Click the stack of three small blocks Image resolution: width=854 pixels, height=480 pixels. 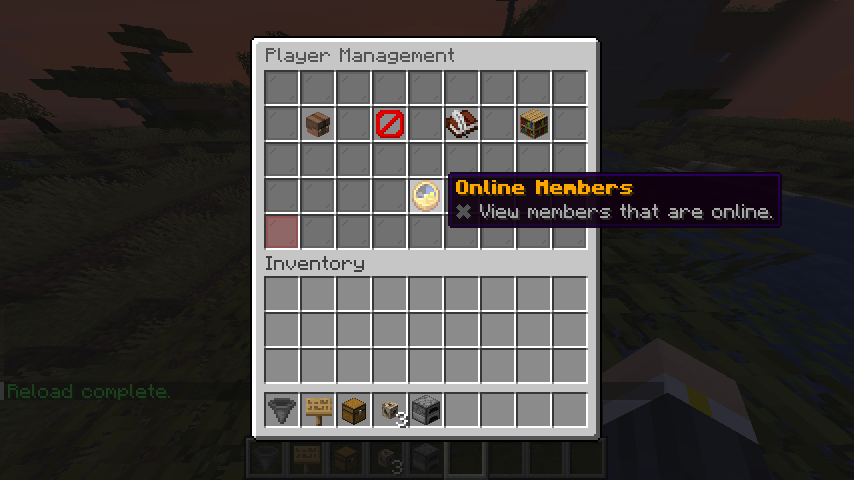390,409
